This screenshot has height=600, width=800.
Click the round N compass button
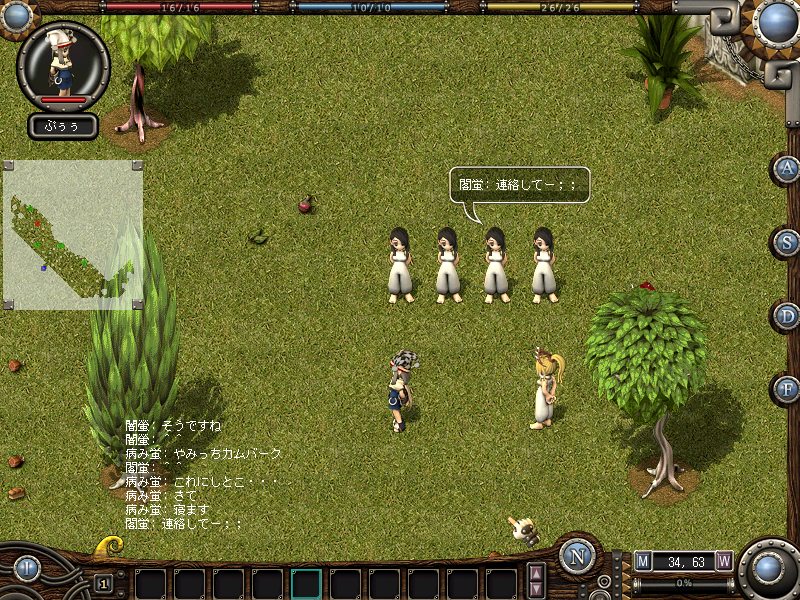[x=577, y=556]
